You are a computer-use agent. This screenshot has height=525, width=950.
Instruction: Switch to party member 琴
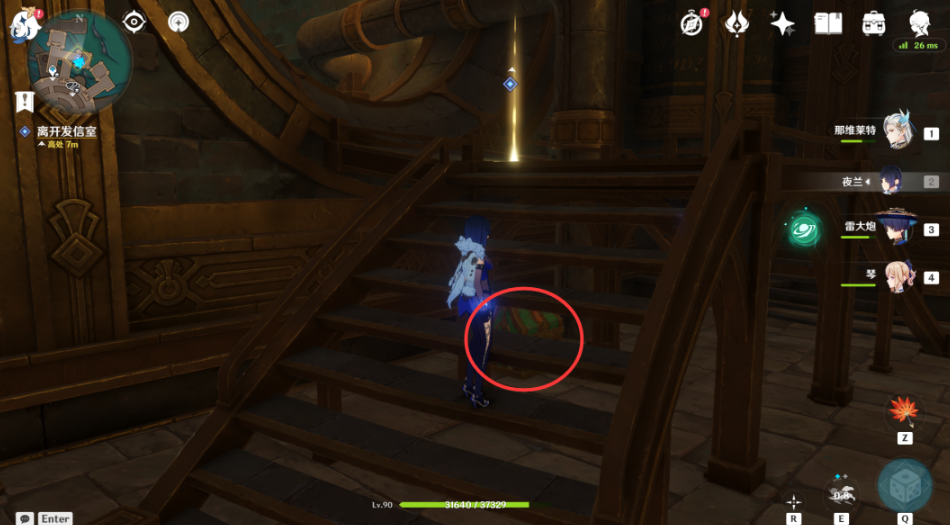[x=896, y=276]
